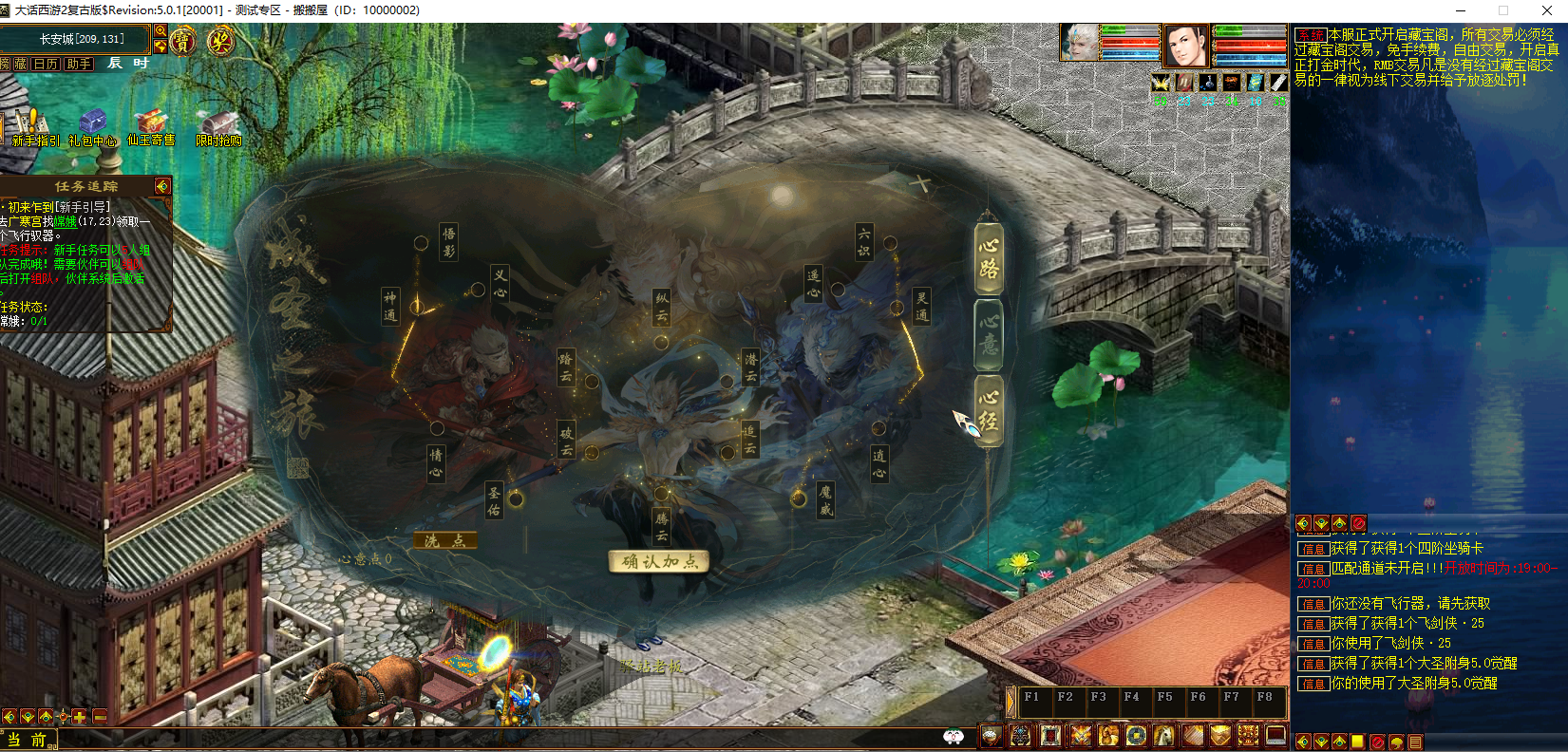
Task: Open the 日历 calendar
Action: pyautogui.click(x=46, y=64)
